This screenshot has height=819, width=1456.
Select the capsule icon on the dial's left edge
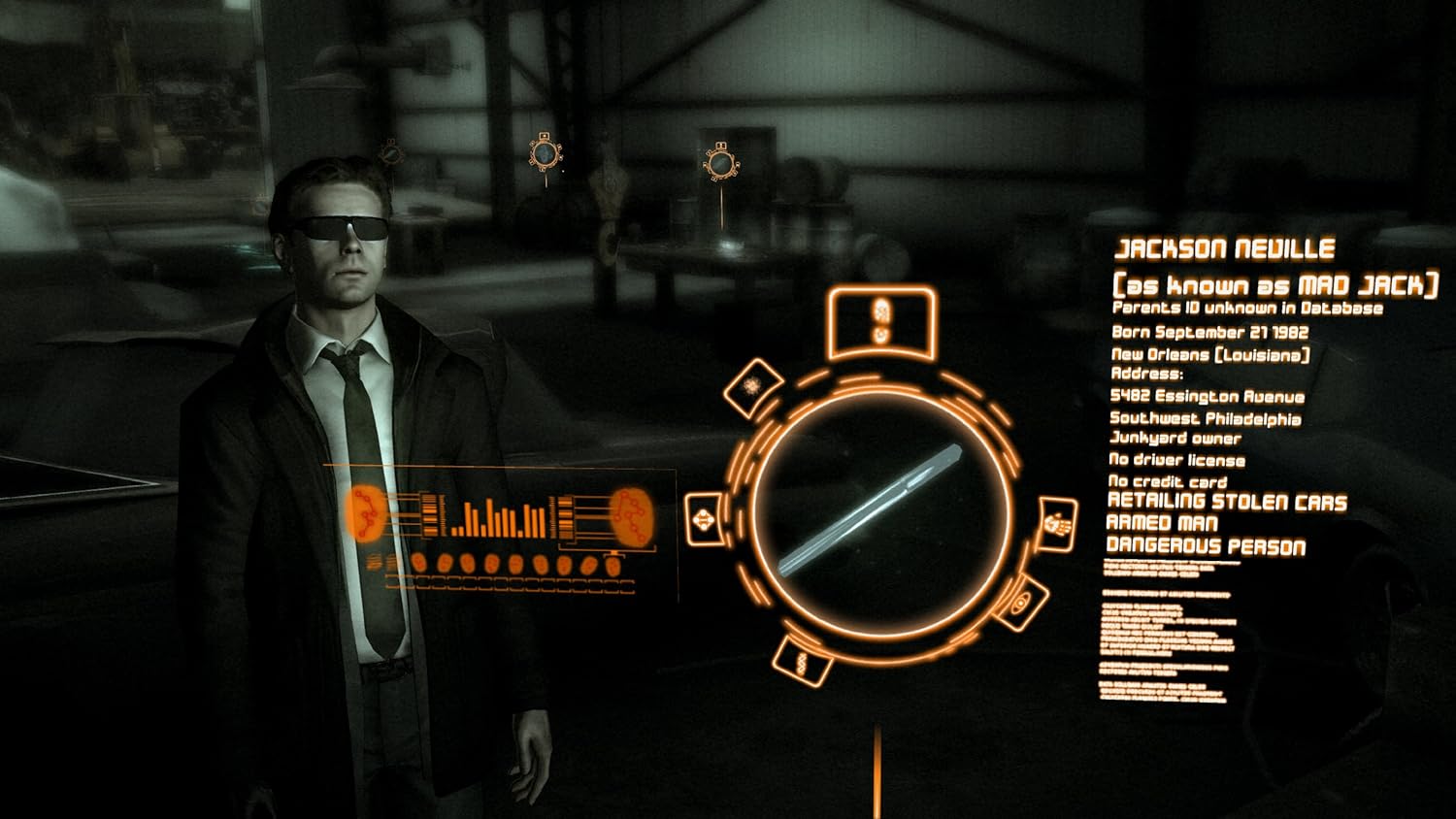(x=702, y=519)
